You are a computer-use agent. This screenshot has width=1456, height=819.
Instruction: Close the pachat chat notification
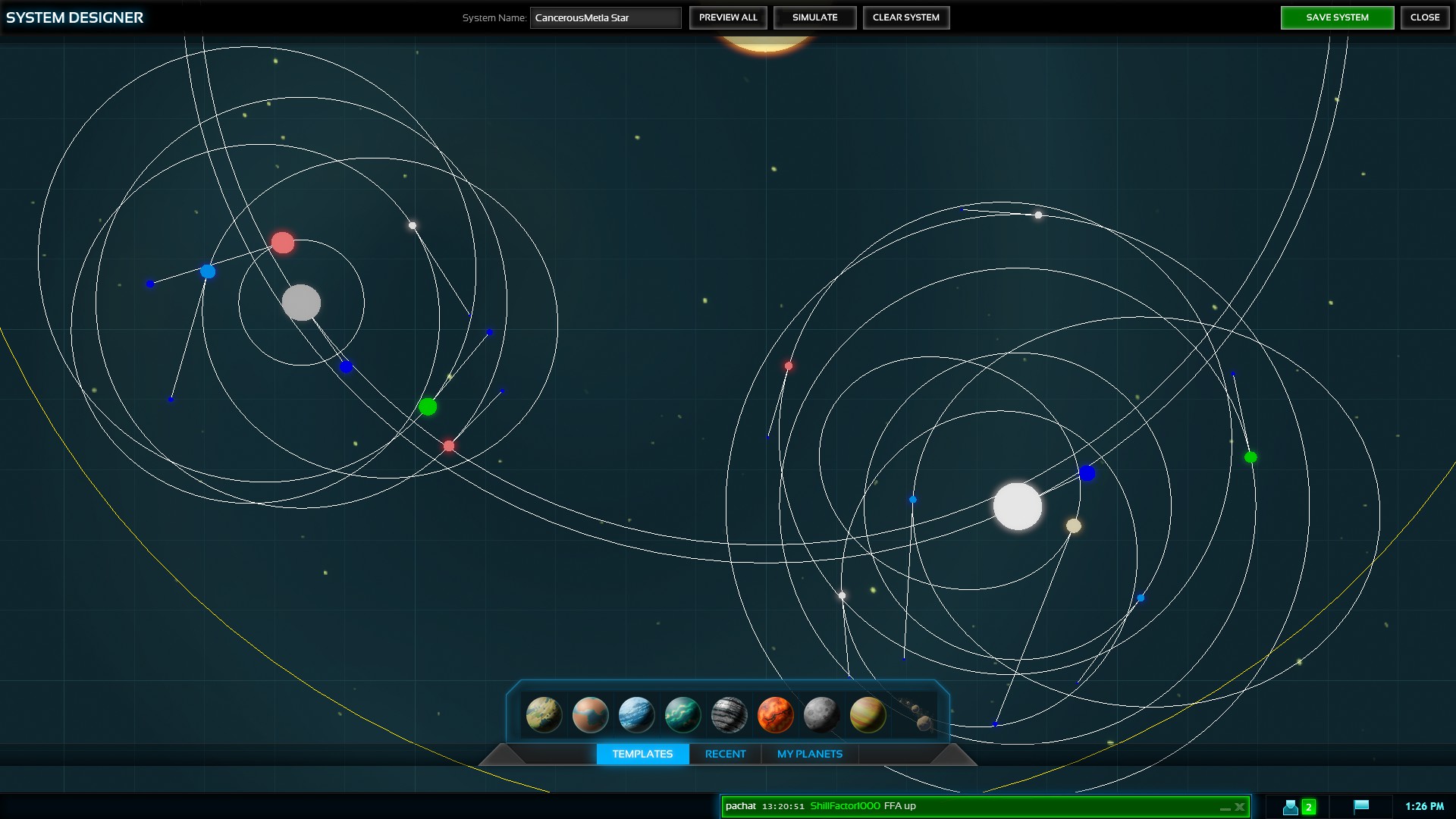(x=1240, y=807)
